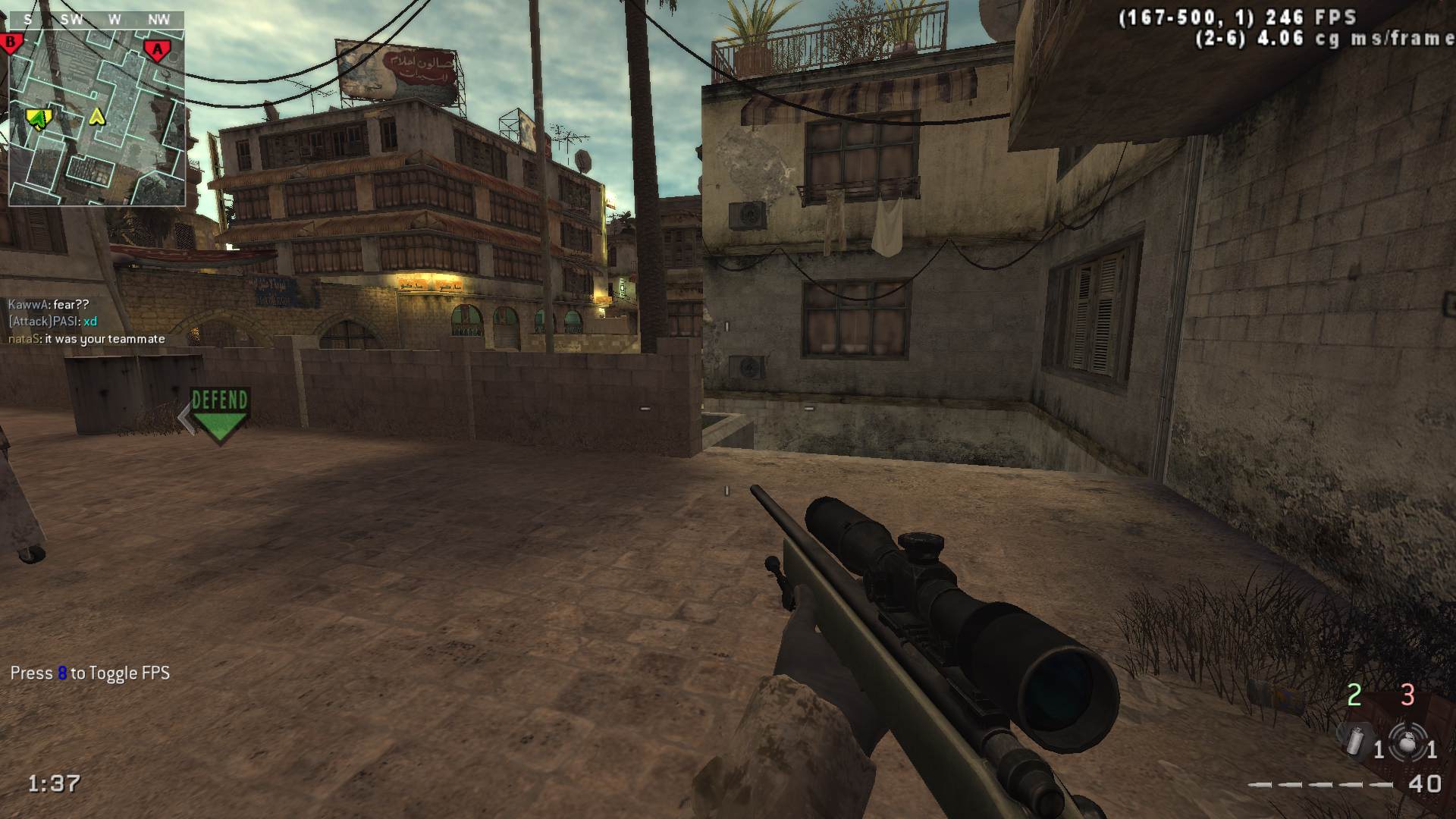Image resolution: width=1456 pixels, height=819 pixels.
Task: Click the compass heading strip above minimap
Action: (x=96, y=20)
